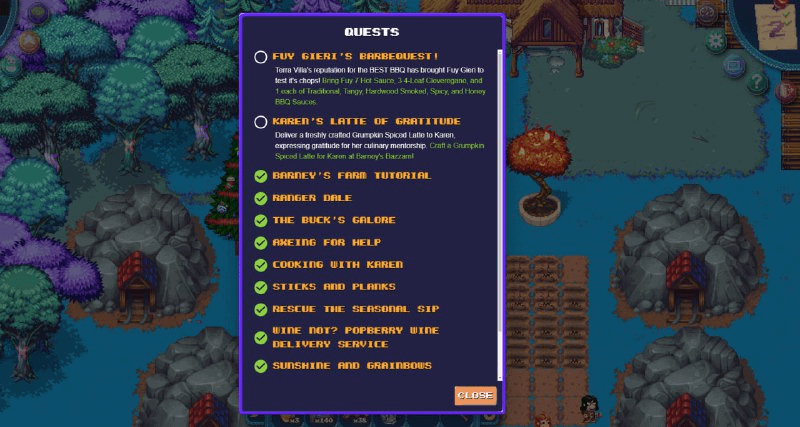Close the Quests window
The height and width of the screenshot is (427, 800).
475,395
